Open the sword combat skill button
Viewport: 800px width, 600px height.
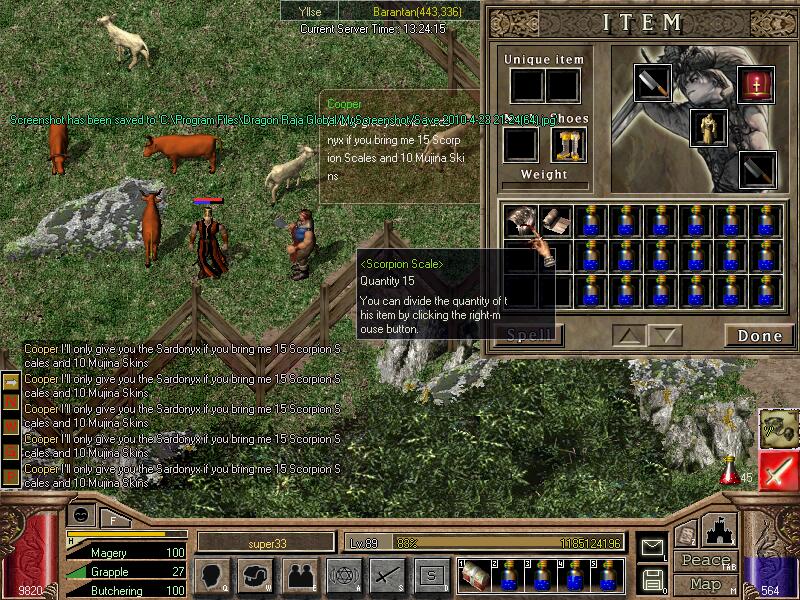[387, 575]
